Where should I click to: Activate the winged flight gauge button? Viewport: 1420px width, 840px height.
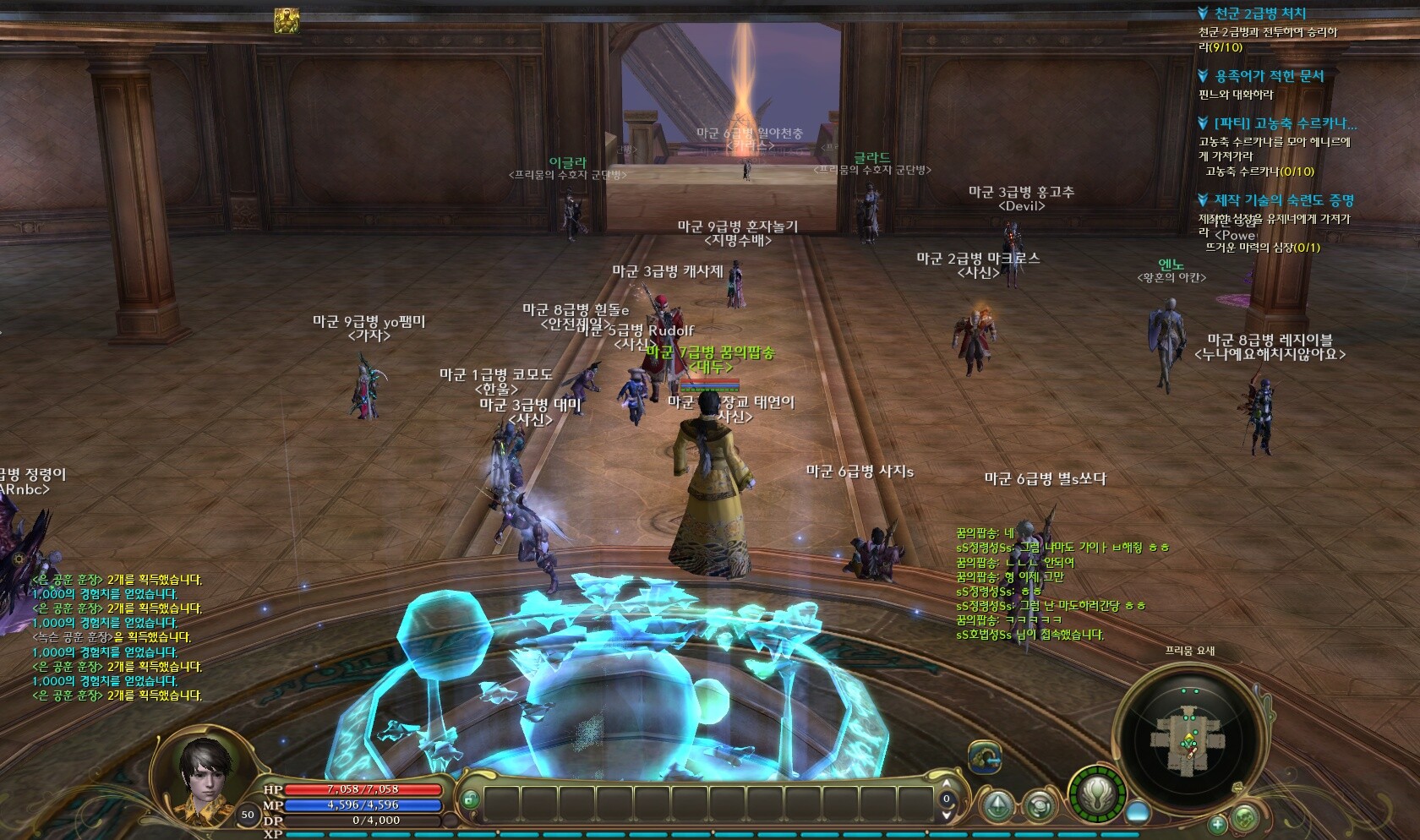1098,795
